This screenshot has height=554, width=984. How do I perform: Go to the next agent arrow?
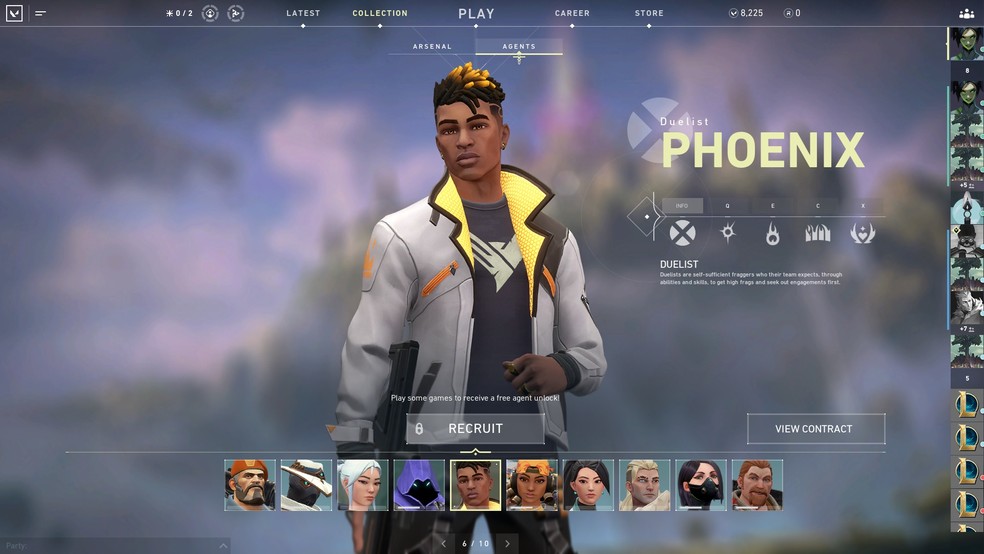click(x=507, y=544)
